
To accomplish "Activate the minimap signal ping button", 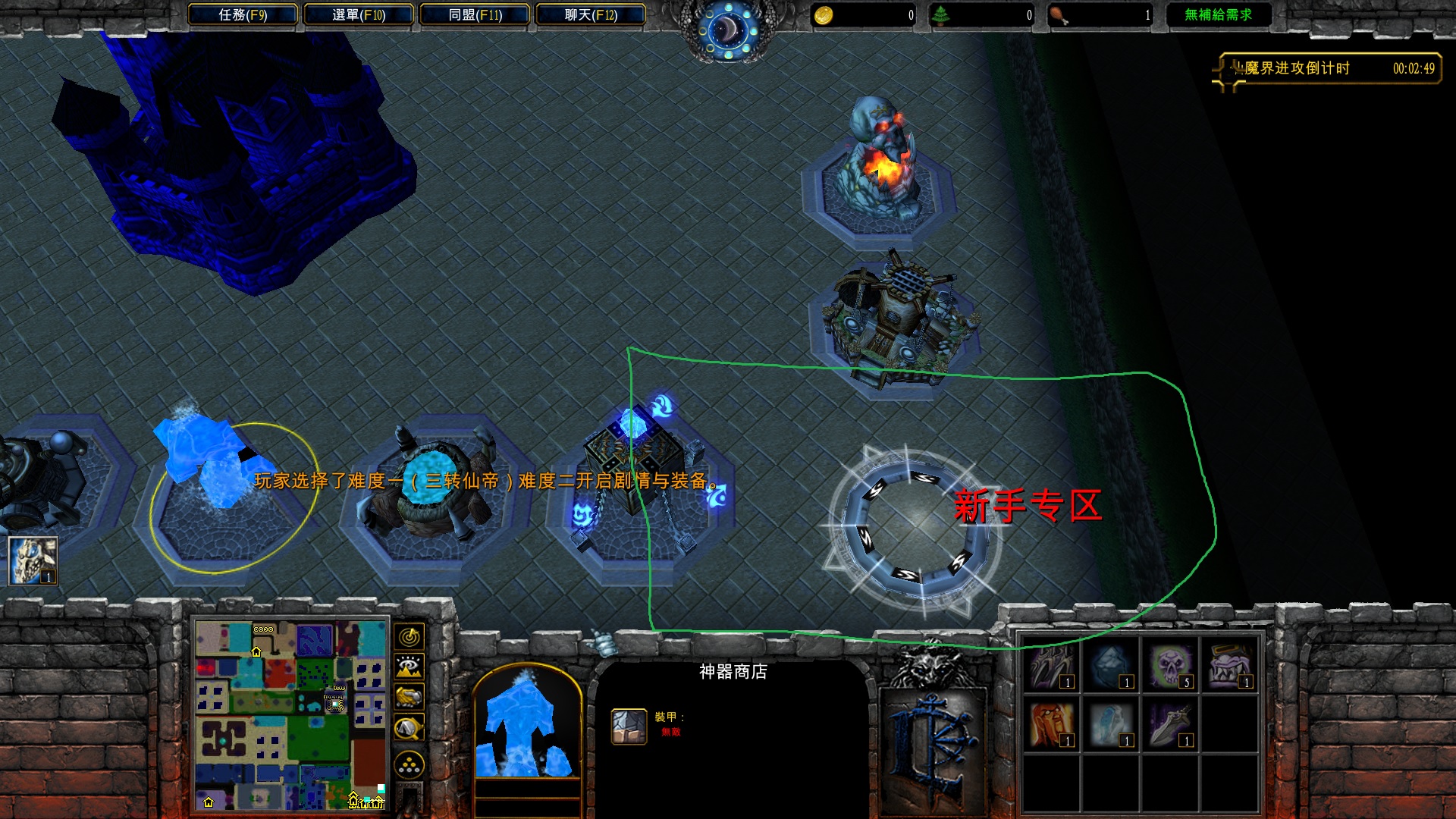I will [409, 636].
